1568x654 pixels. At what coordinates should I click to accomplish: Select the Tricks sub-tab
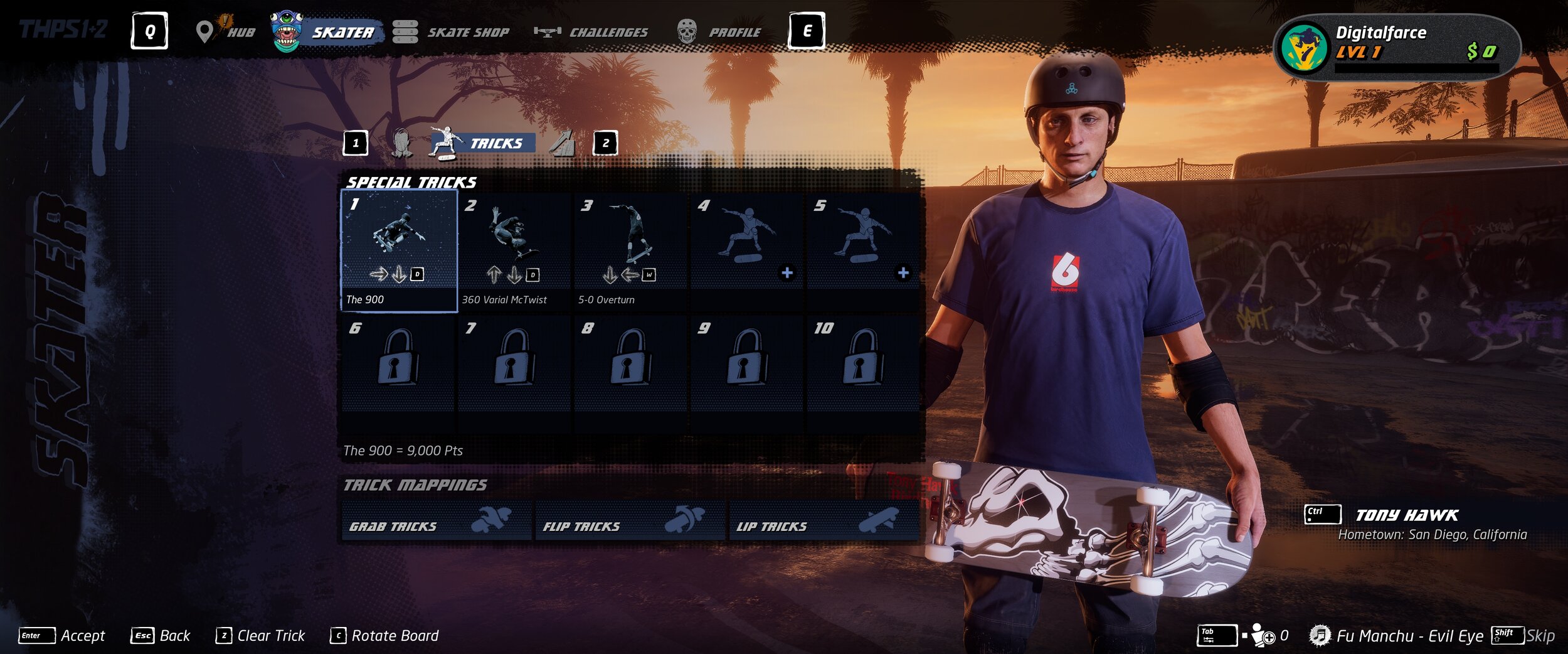tap(483, 143)
